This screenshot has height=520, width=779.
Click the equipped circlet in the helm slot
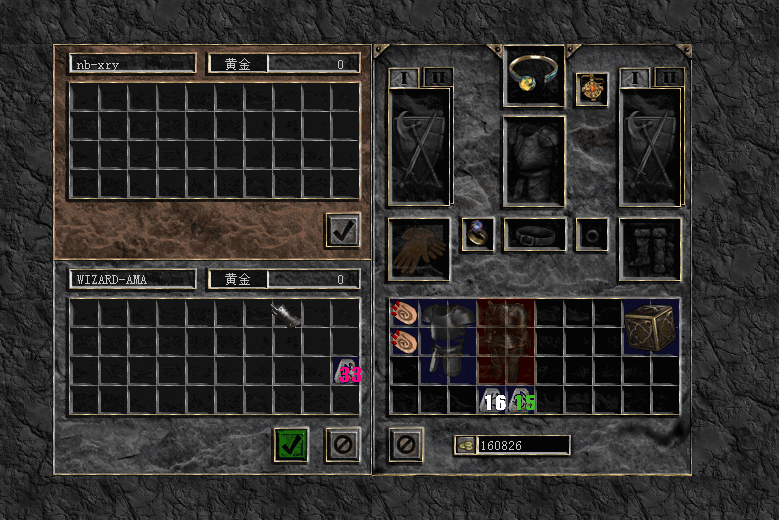[x=535, y=74]
